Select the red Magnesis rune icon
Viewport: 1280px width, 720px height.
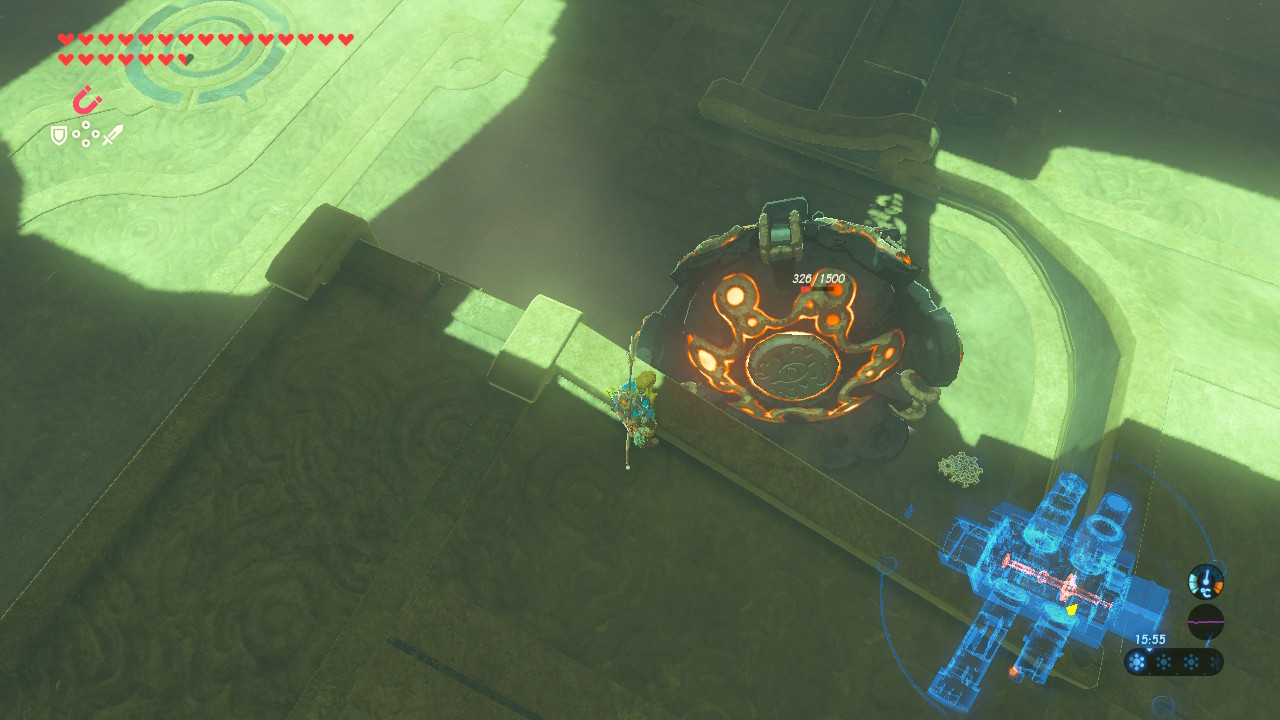click(x=87, y=100)
